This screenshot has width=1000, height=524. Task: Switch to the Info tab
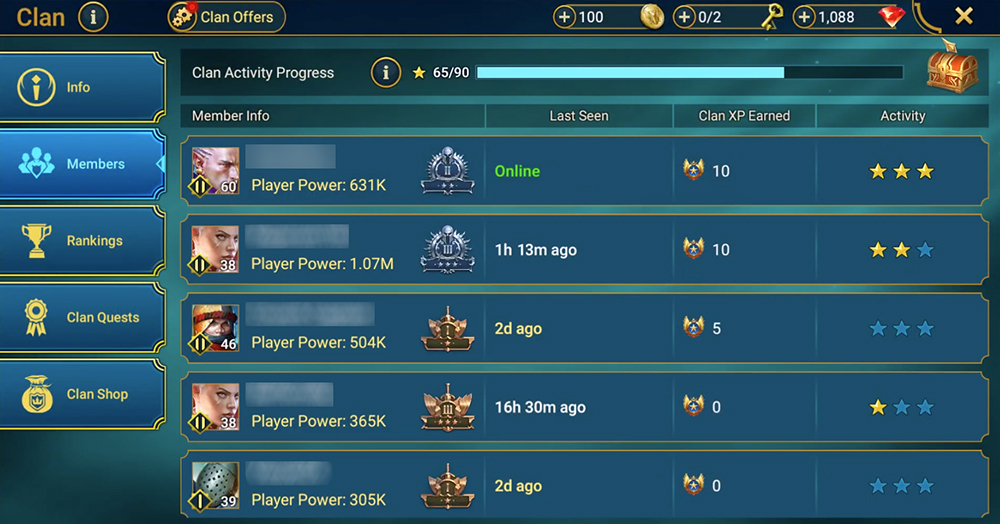[x=82, y=88]
